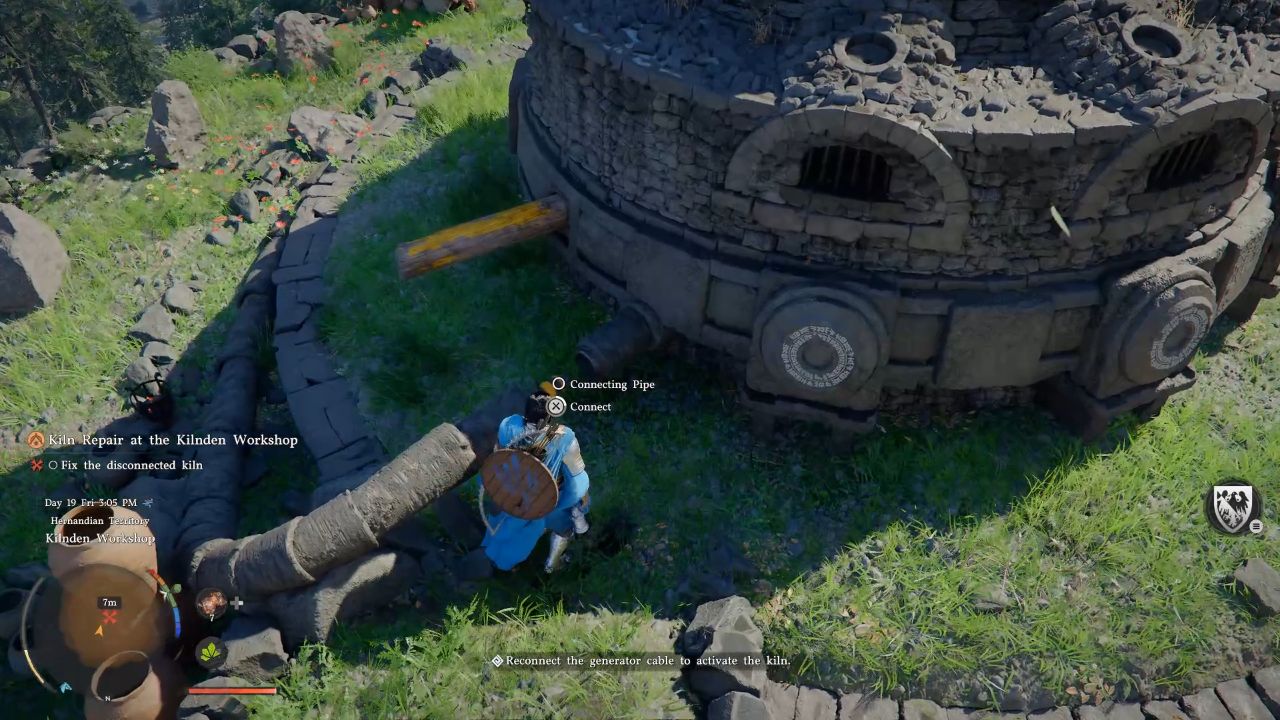1280x720 pixels.
Task: Click the diamond icon before the generator objective
Action: [497, 661]
